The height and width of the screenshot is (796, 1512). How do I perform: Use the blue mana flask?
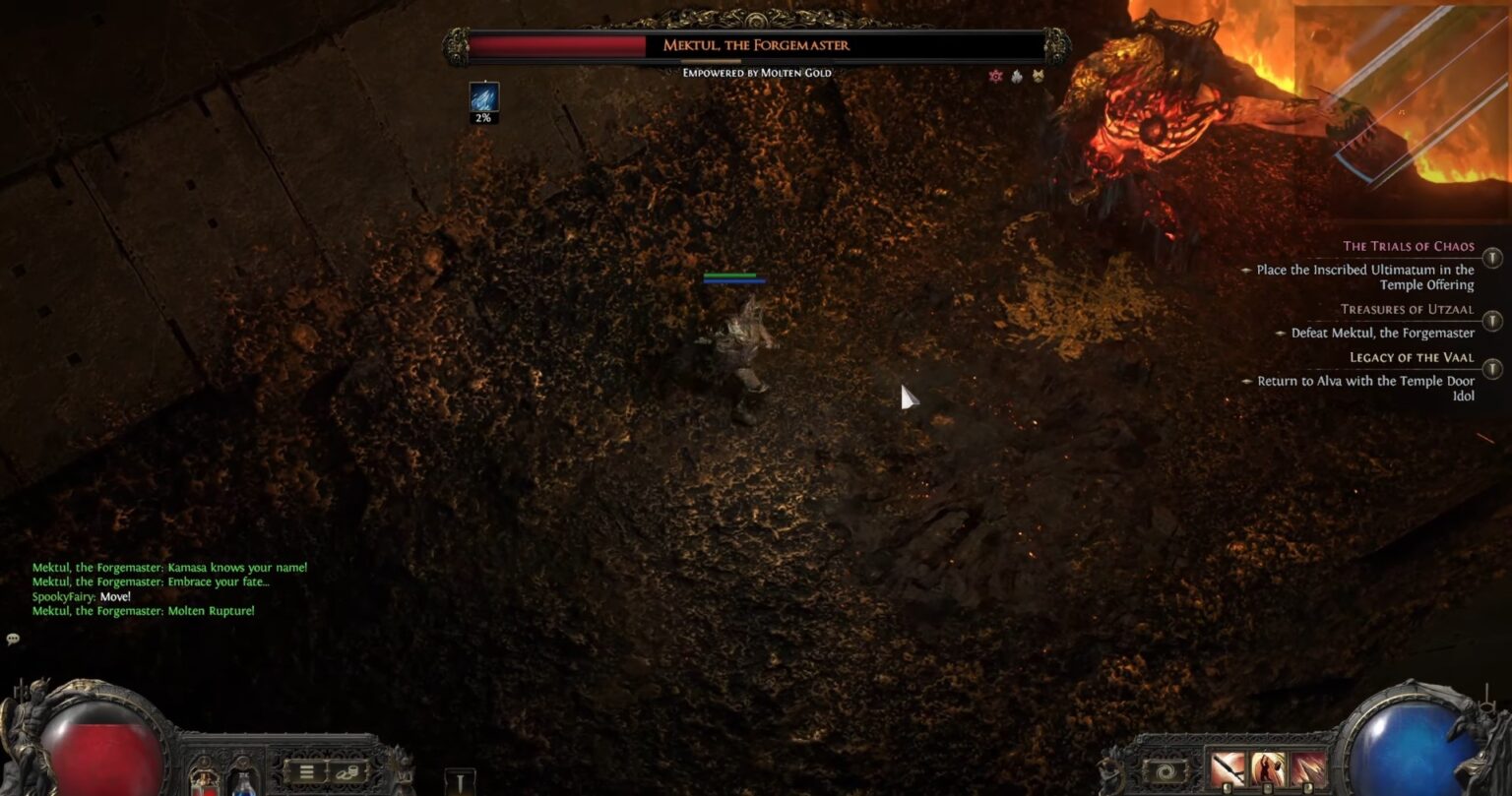pyautogui.click(x=244, y=785)
